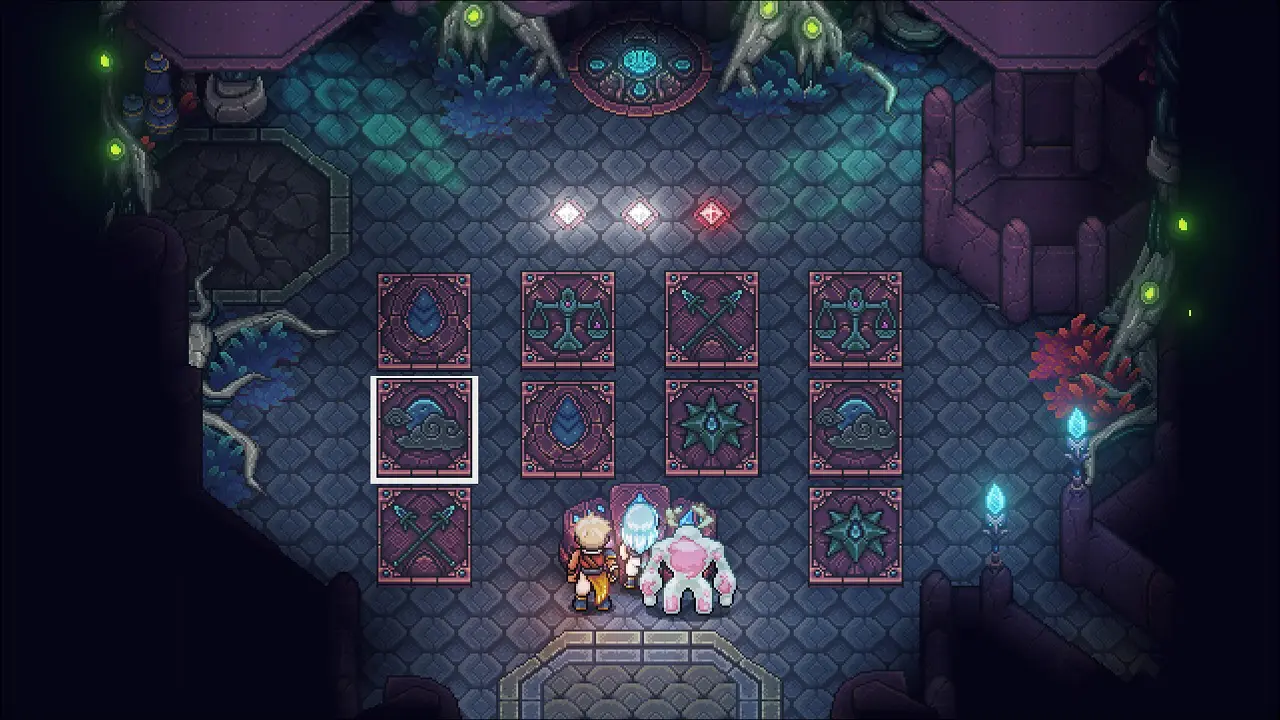This screenshot has height=720, width=1280.
Task: Select the water drop tile above the highlighted cloud
Action: tap(424, 320)
